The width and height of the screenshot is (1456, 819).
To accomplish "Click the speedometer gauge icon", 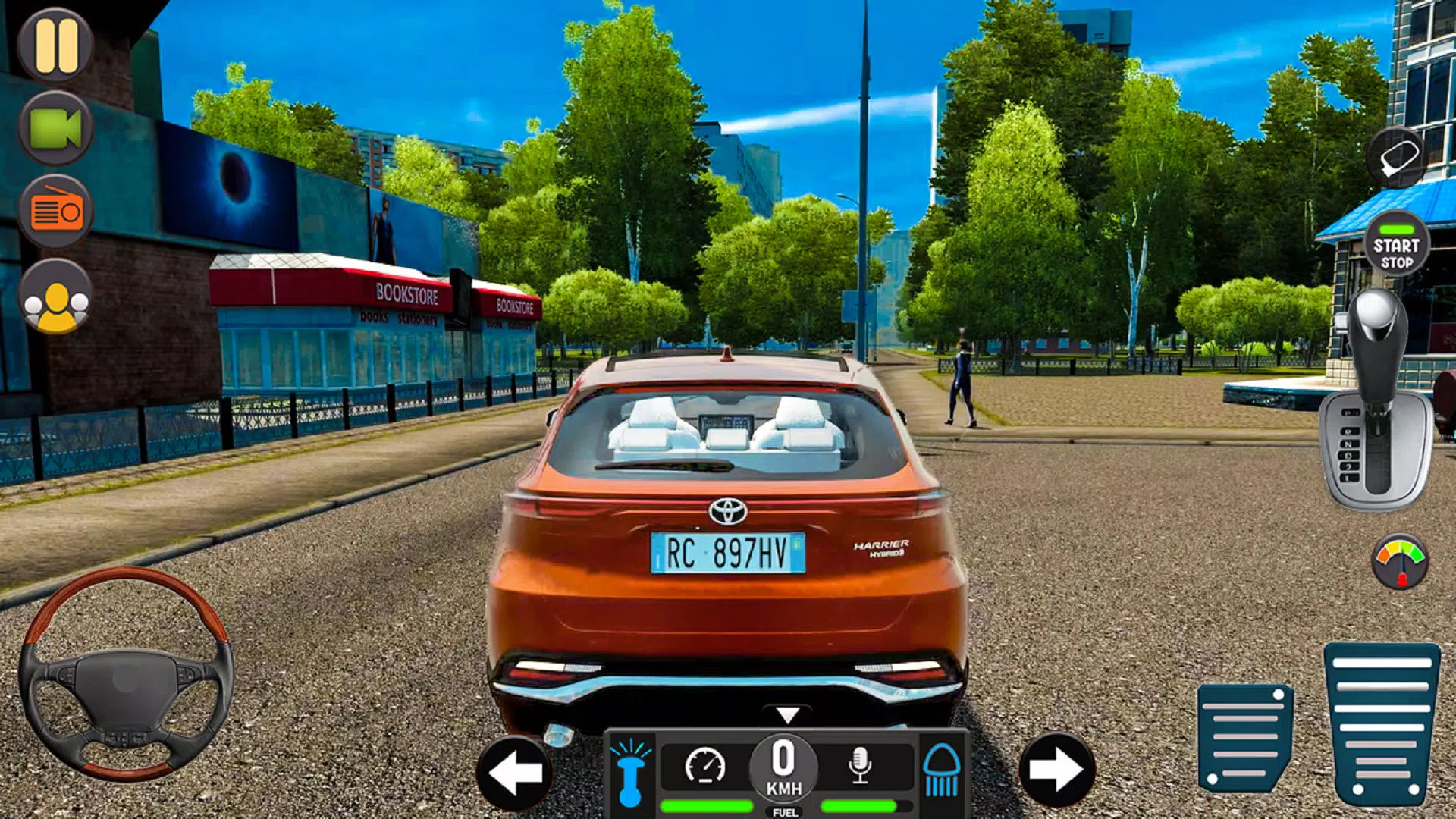I will tap(704, 766).
